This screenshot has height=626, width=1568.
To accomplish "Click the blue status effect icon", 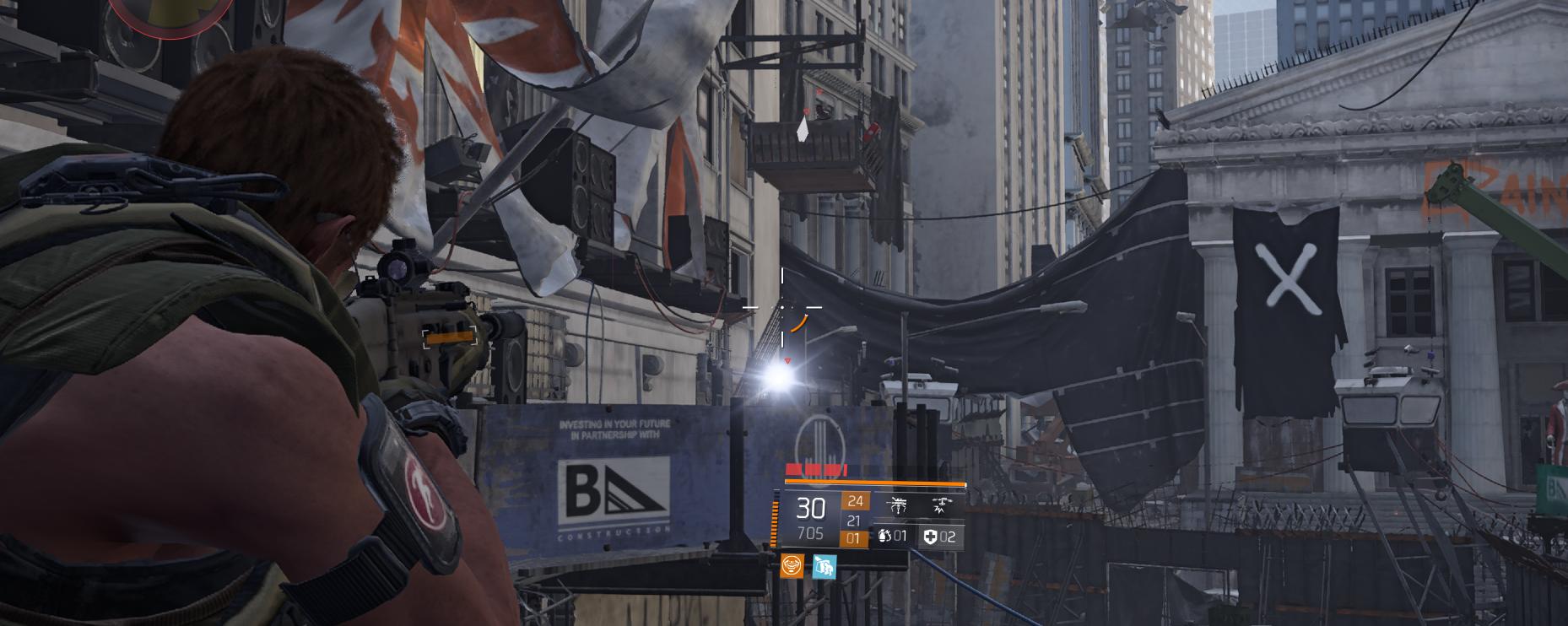I will pos(824,566).
